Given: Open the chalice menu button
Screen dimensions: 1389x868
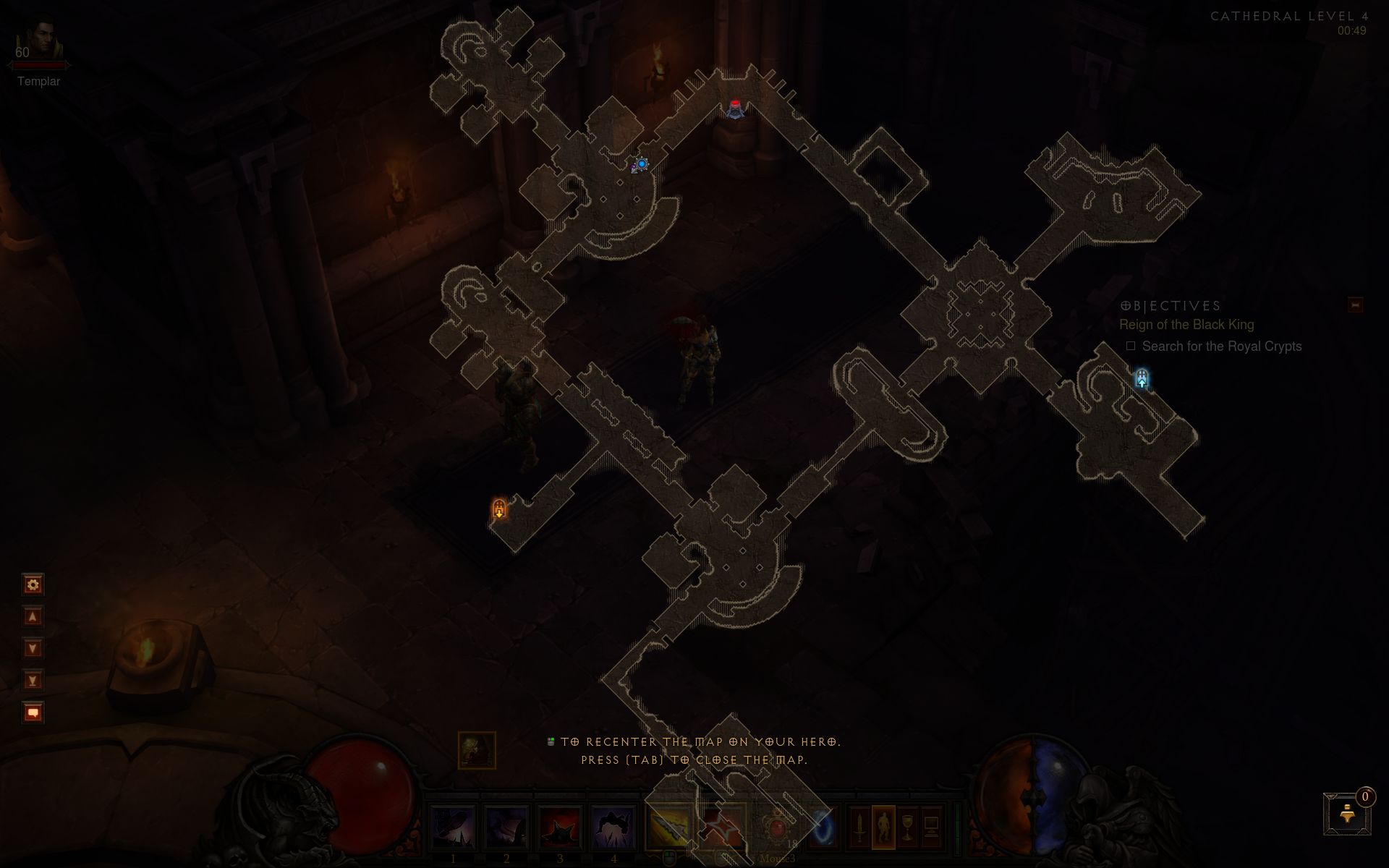Looking at the screenshot, I should click(907, 827).
